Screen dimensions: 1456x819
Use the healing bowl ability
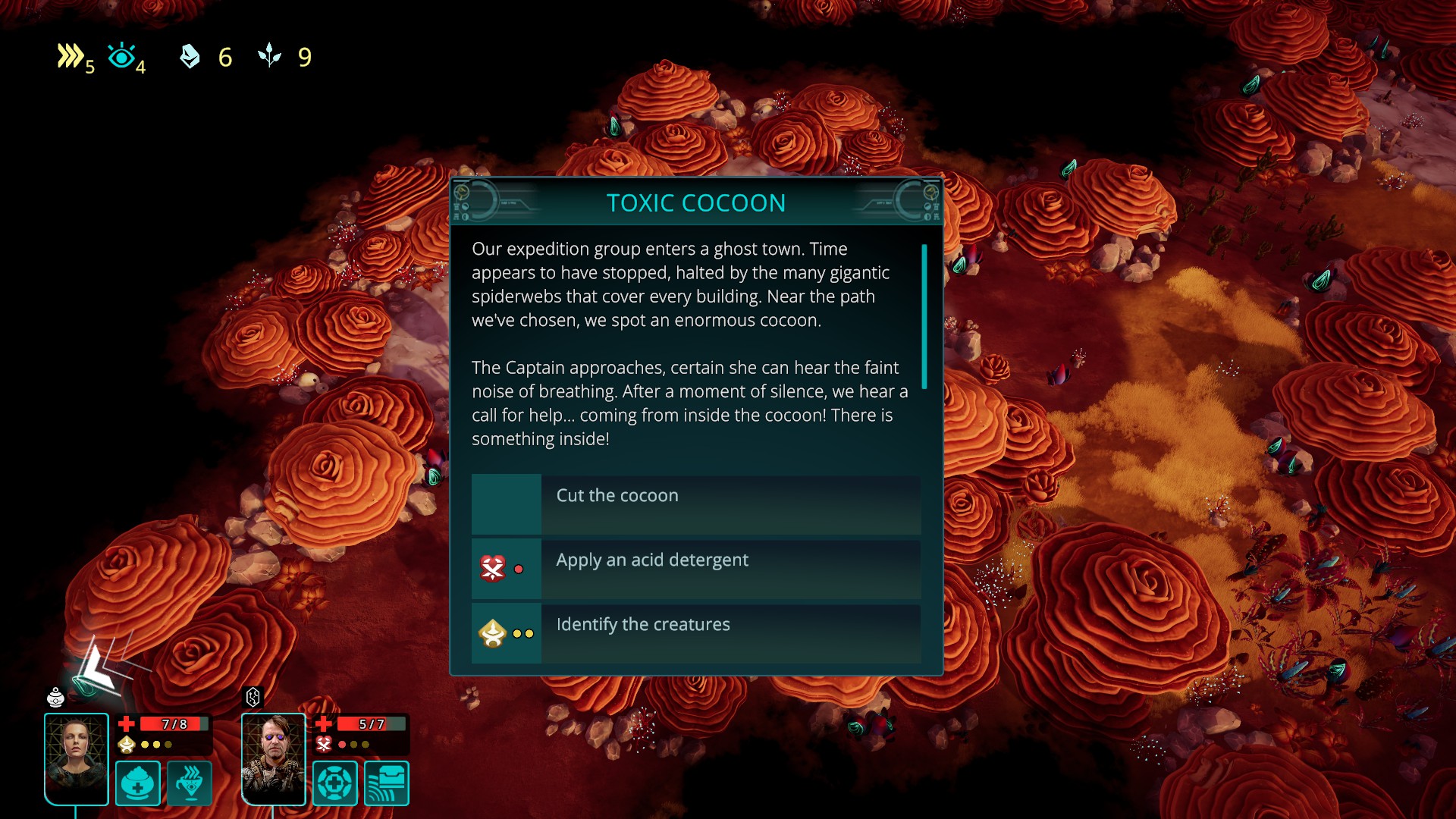(138, 783)
